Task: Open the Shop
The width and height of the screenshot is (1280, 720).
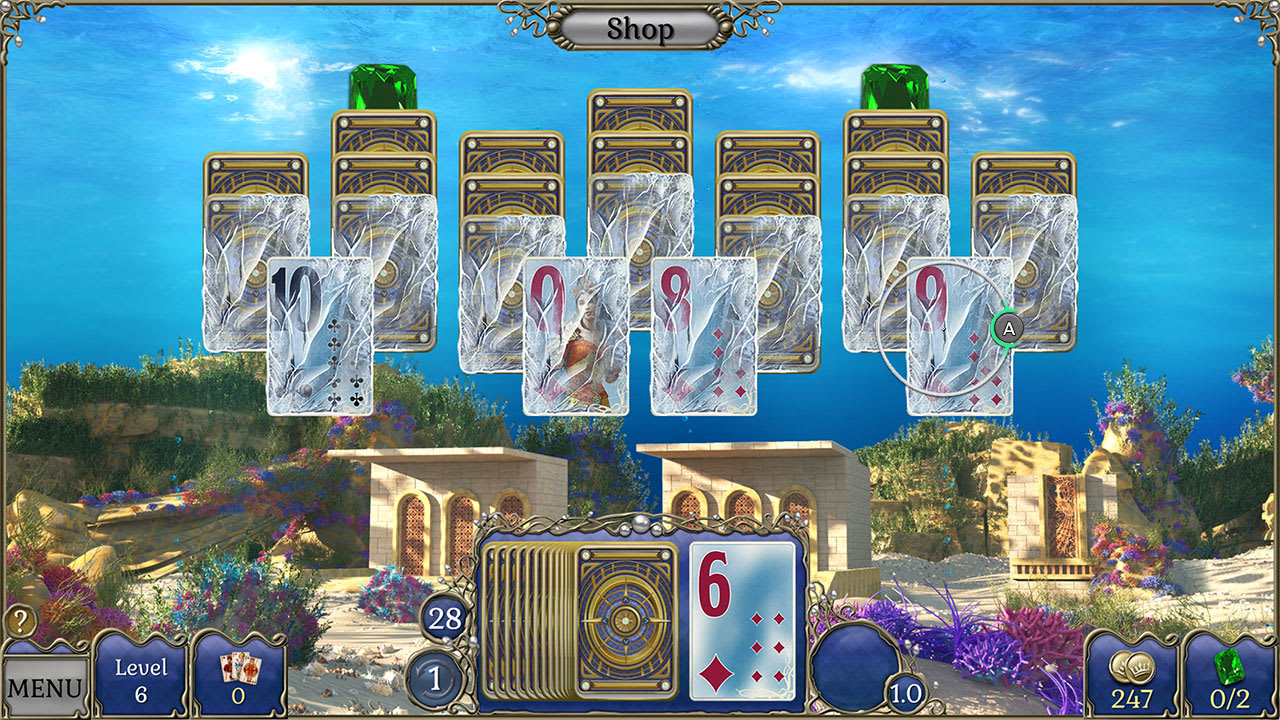Action: [639, 28]
